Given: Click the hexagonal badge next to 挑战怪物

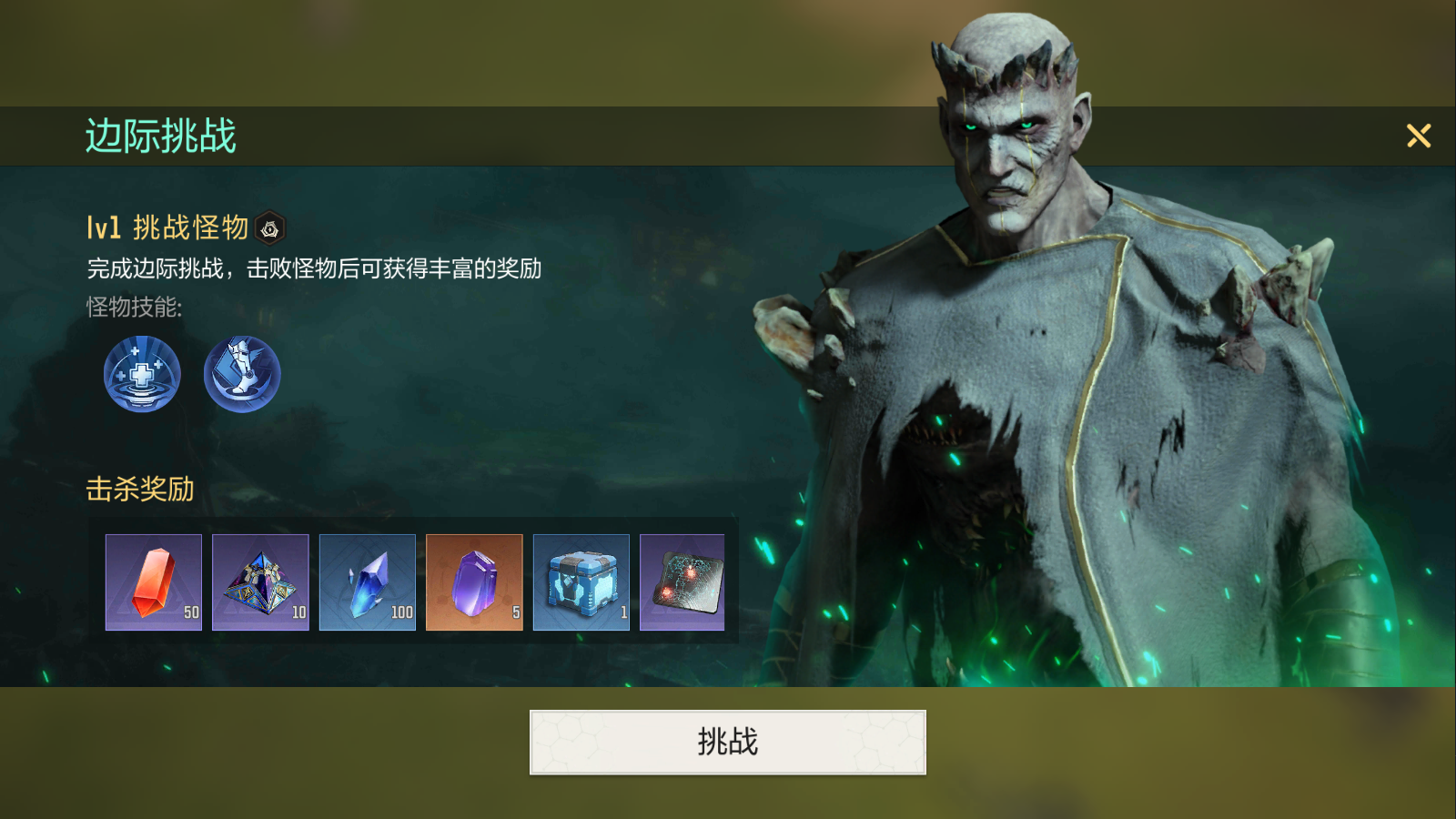Looking at the screenshot, I should pos(270,229).
